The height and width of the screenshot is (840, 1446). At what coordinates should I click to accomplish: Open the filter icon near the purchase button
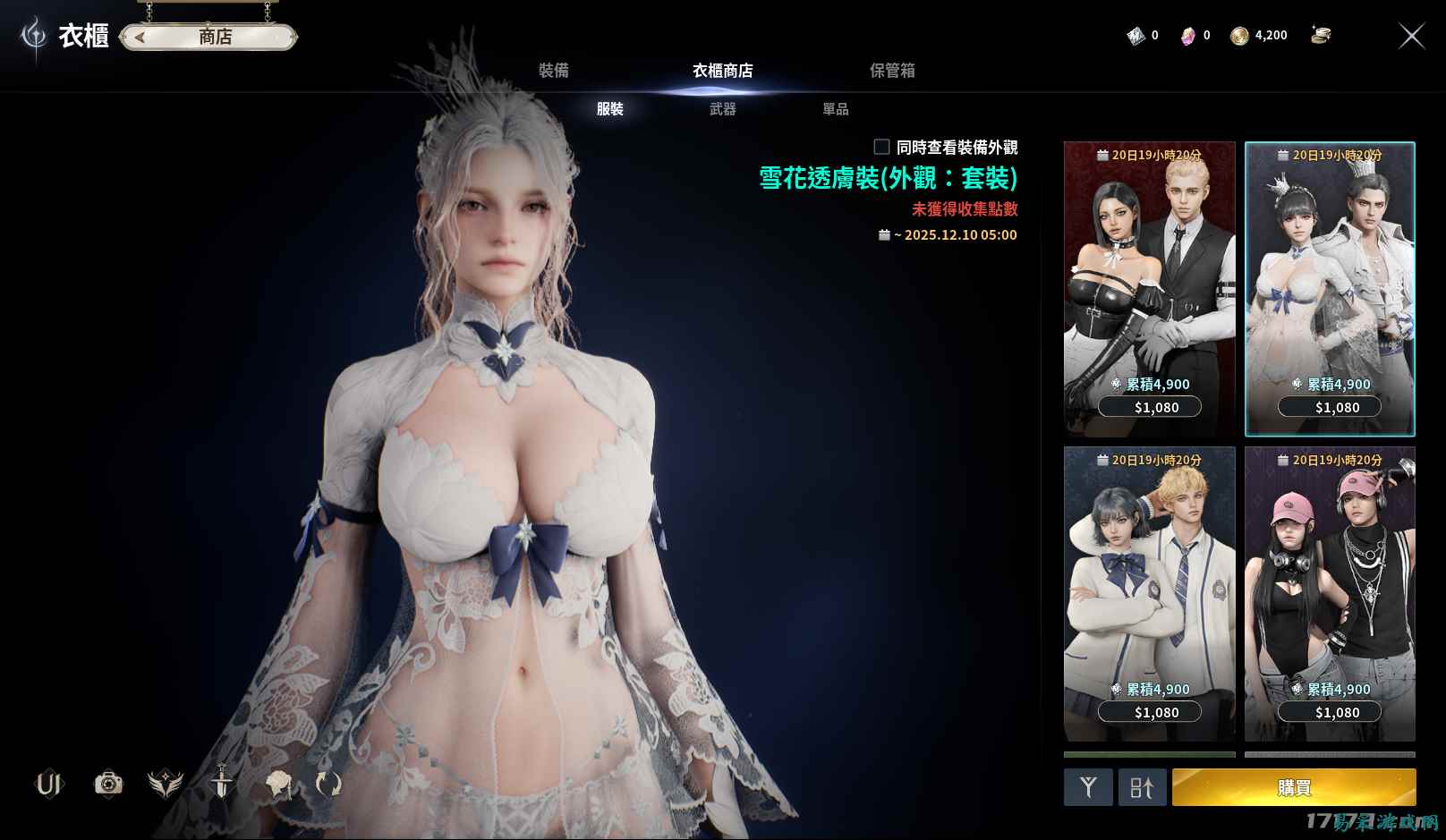pos(1088,787)
